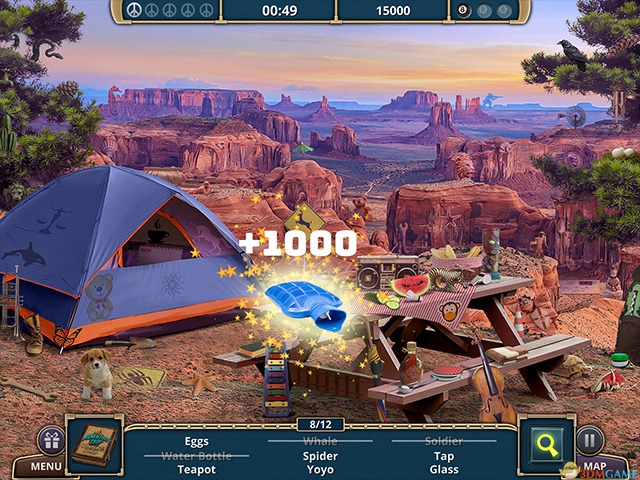Choose Tap in the item list
The width and height of the screenshot is (640, 480).
pos(444,455)
